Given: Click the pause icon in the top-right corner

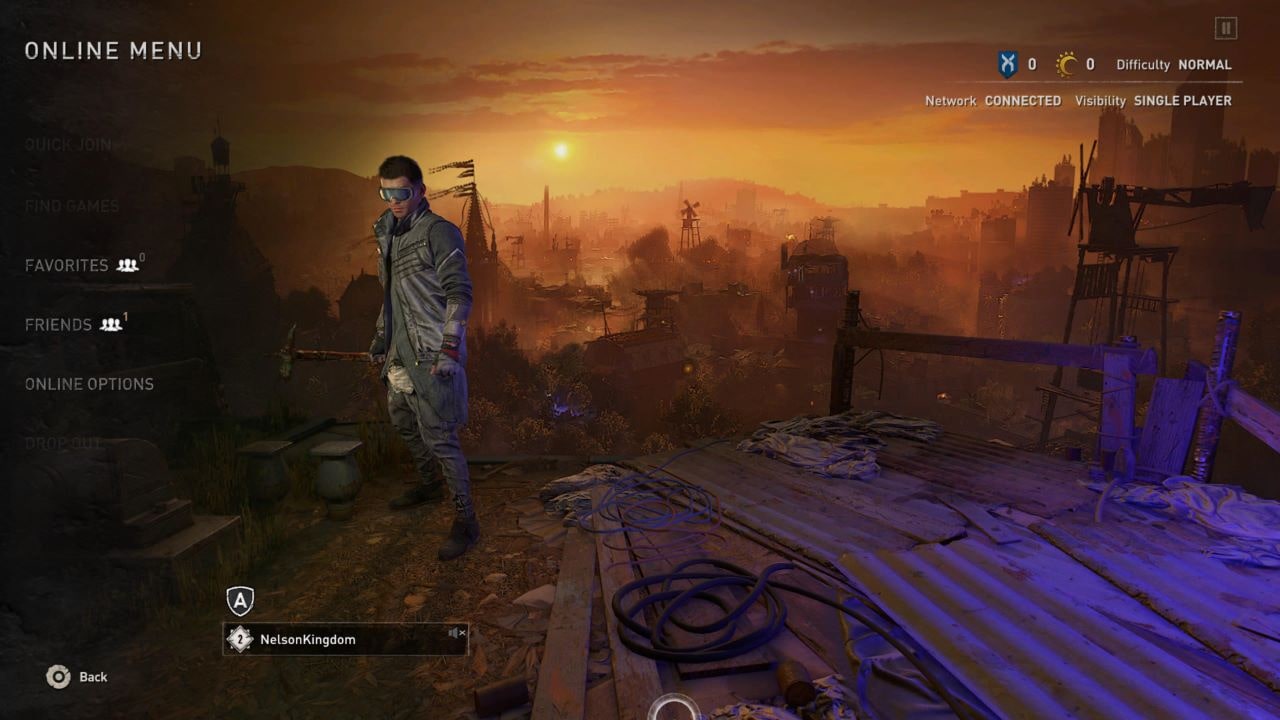Looking at the screenshot, I should click(1227, 26).
